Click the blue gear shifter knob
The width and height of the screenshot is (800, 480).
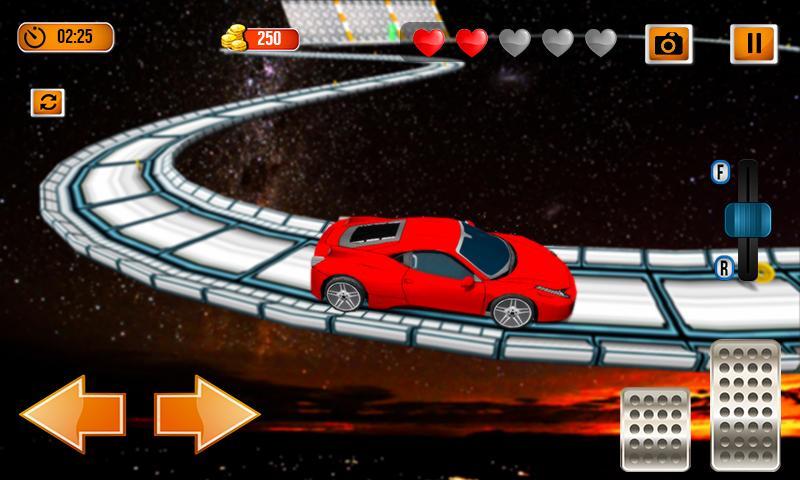coord(747,219)
